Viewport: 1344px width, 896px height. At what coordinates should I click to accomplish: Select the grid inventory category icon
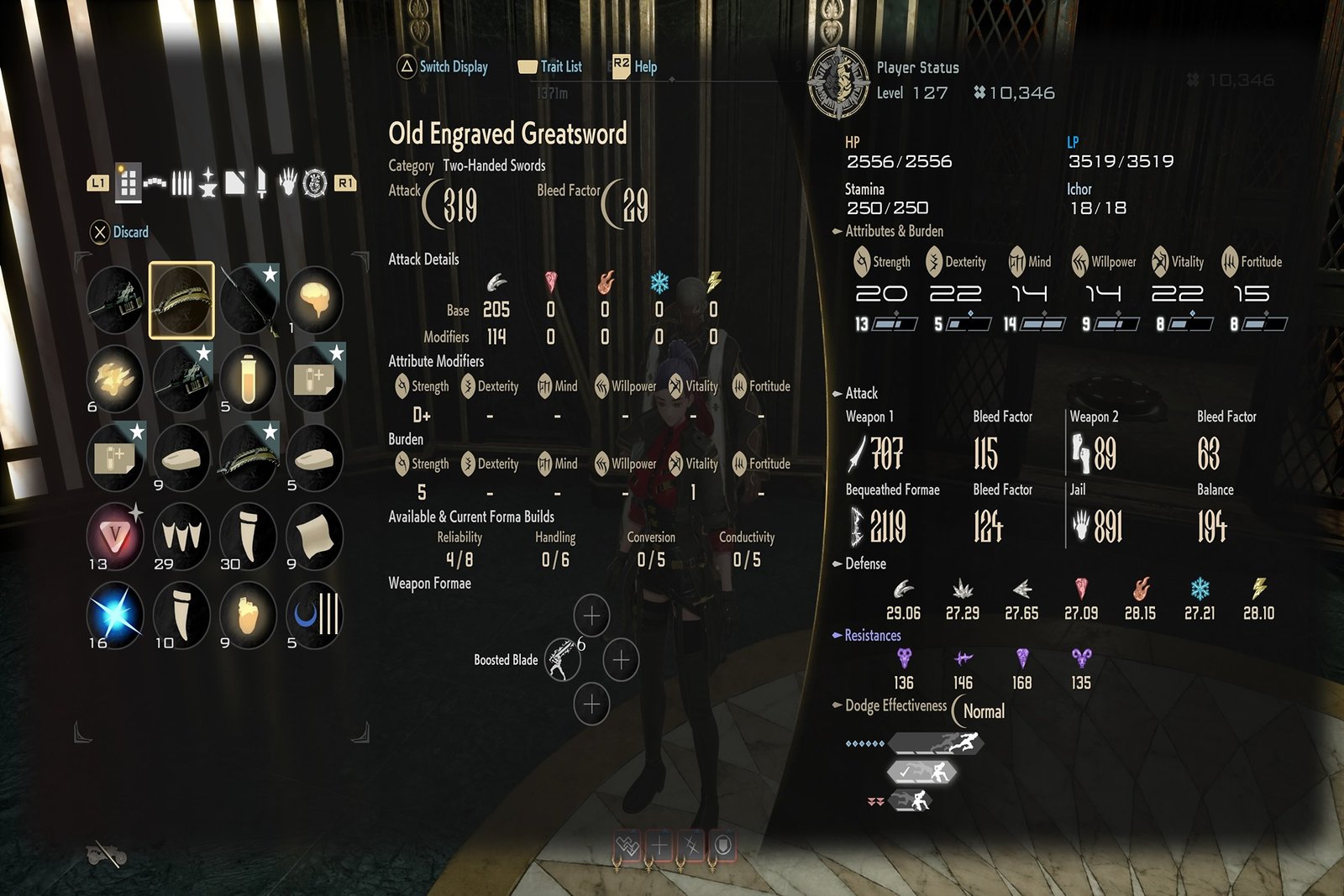128,182
